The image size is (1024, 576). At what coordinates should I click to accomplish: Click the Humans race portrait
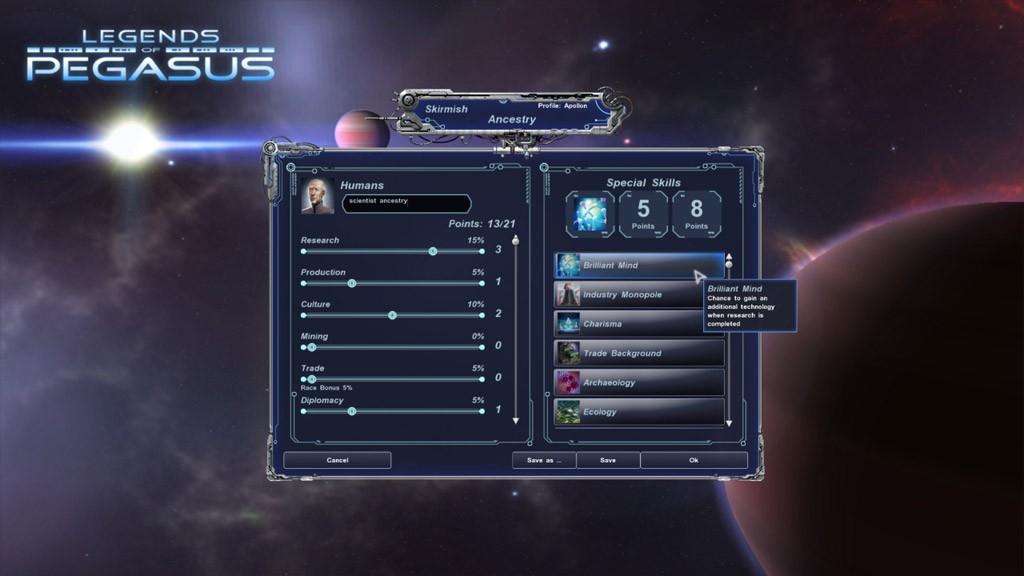click(x=318, y=196)
